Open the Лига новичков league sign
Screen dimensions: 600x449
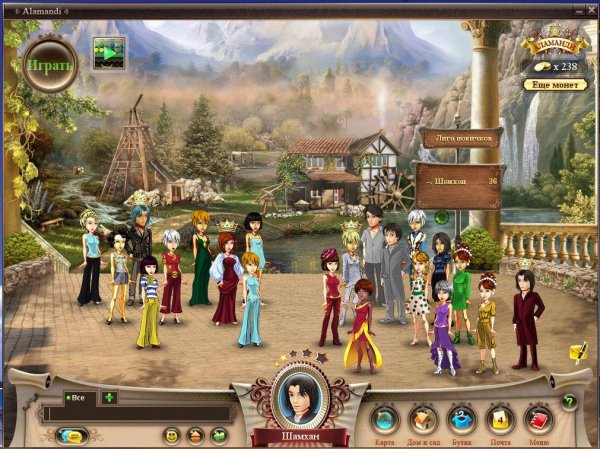click(461, 139)
